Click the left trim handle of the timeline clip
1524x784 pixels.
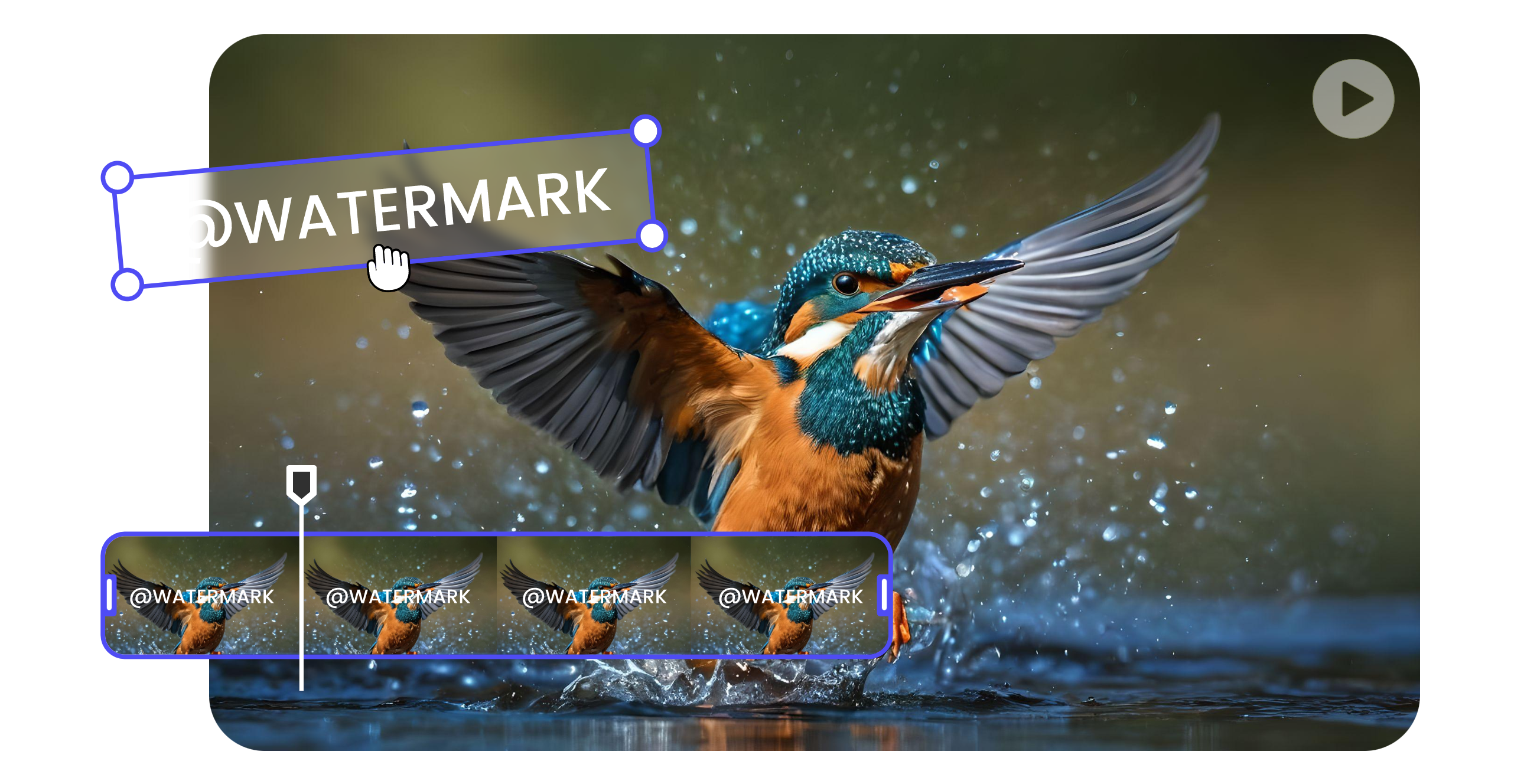click(110, 595)
